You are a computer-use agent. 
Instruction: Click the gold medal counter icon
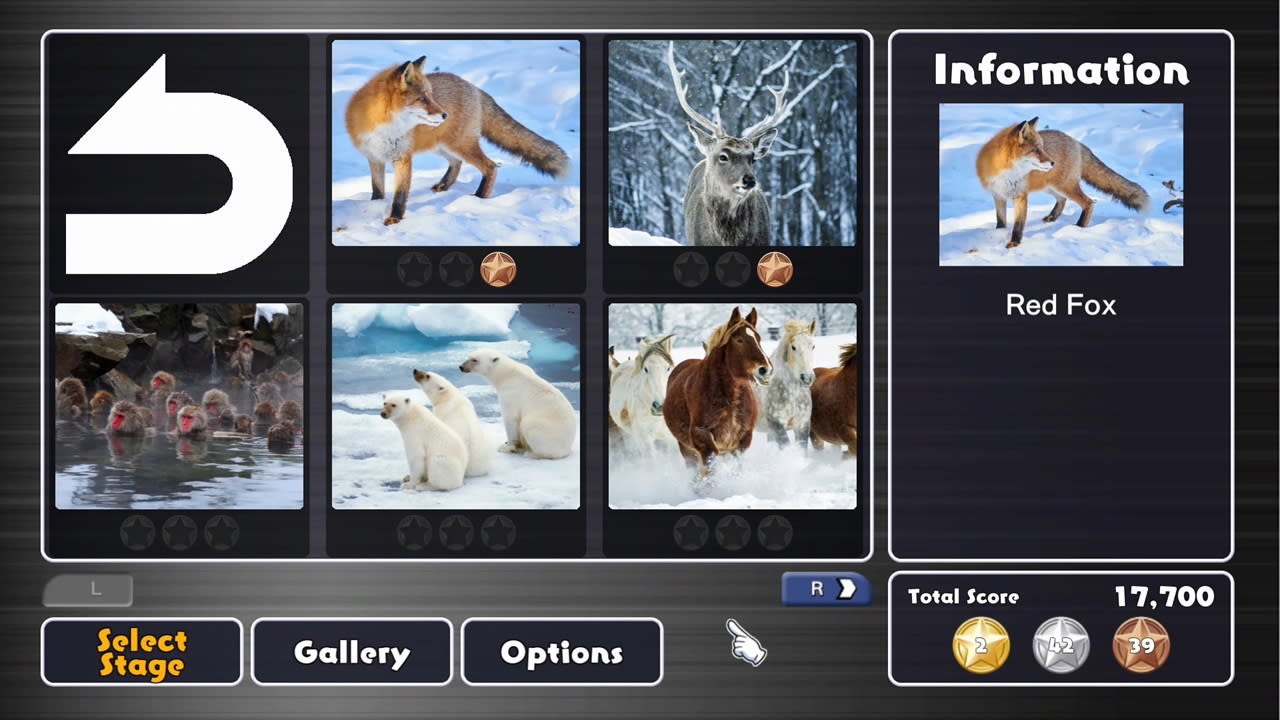point(980,645)
